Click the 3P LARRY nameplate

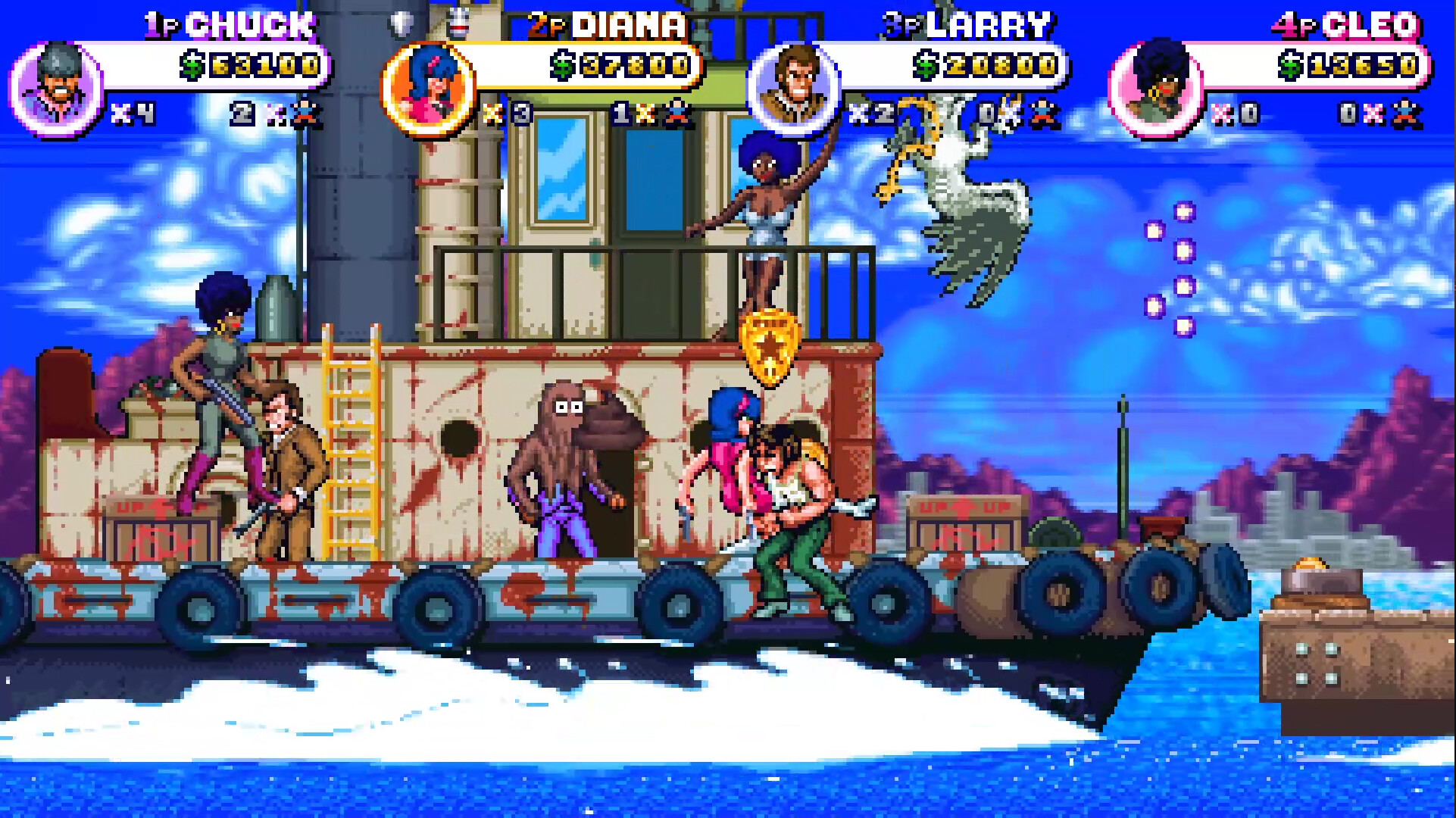pos(970,24)
